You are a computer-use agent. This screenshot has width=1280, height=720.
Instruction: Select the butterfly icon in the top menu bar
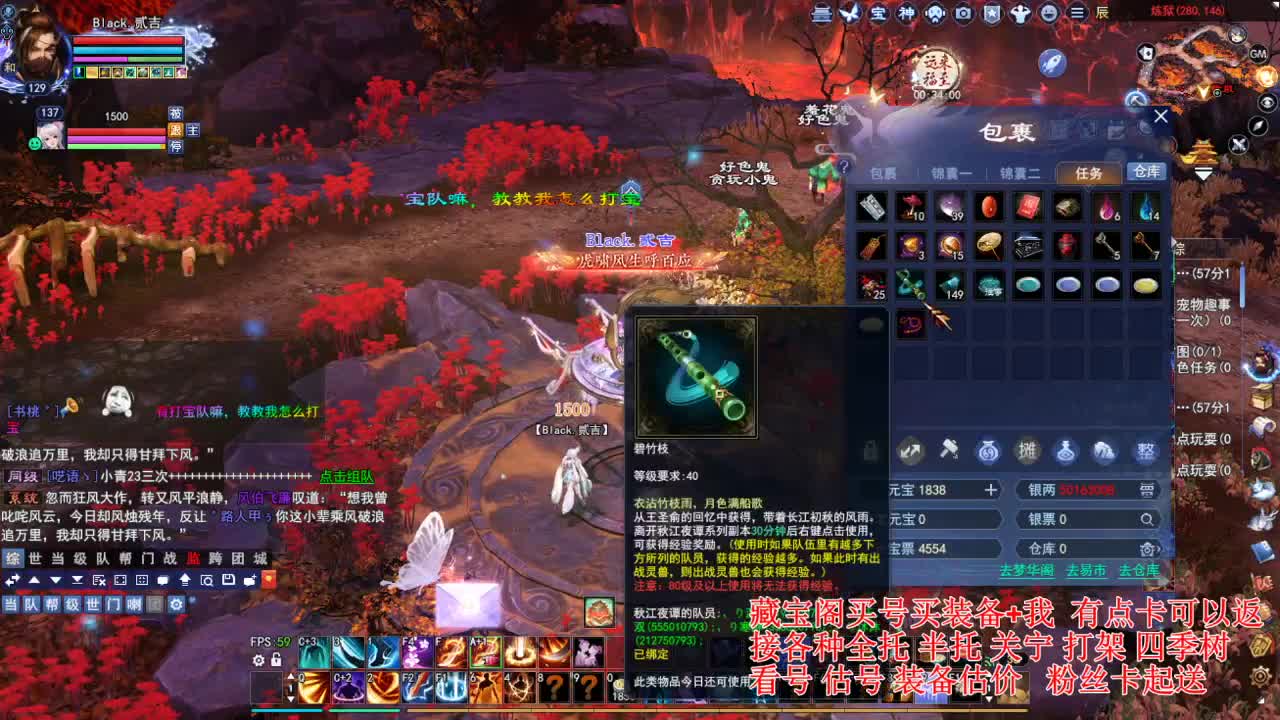pos(851,13)
